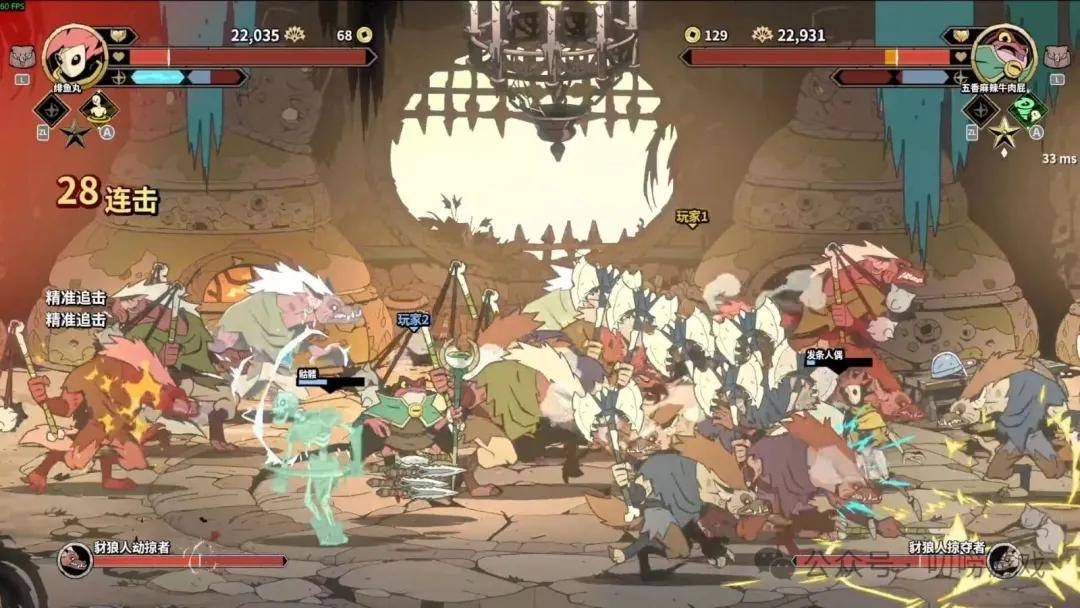Activate the white figure skill icon
The width and height of the screenshot is (1080, 608).
coord(98,109)
